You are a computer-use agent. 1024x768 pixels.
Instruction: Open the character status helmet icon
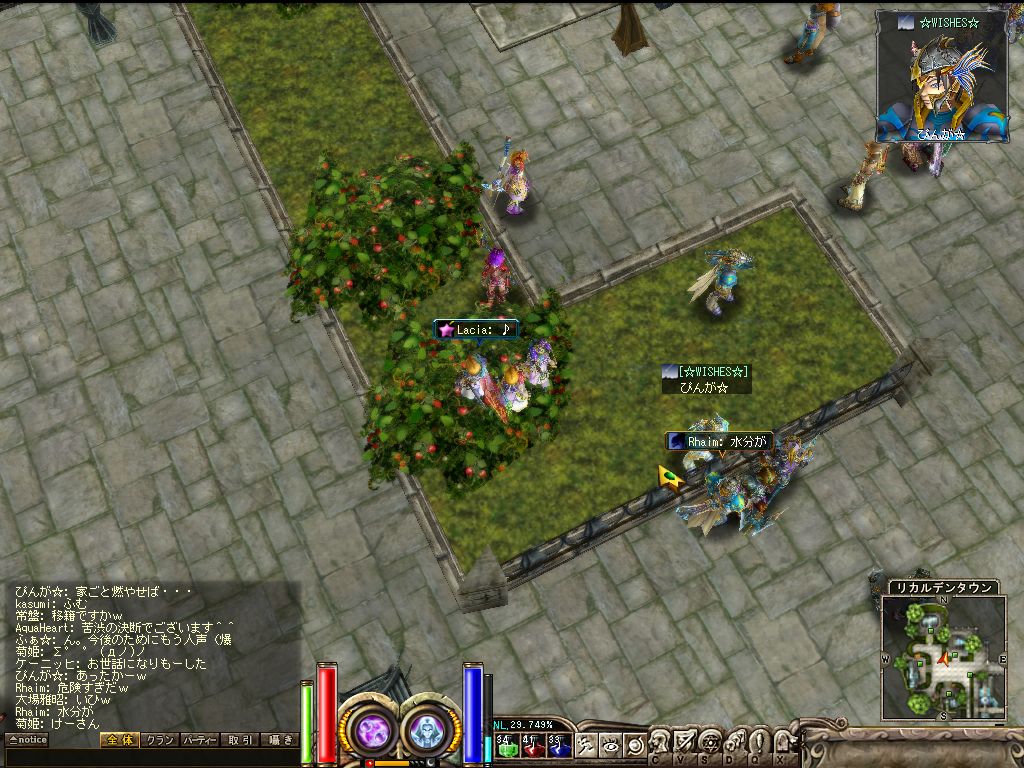[660, 742]
